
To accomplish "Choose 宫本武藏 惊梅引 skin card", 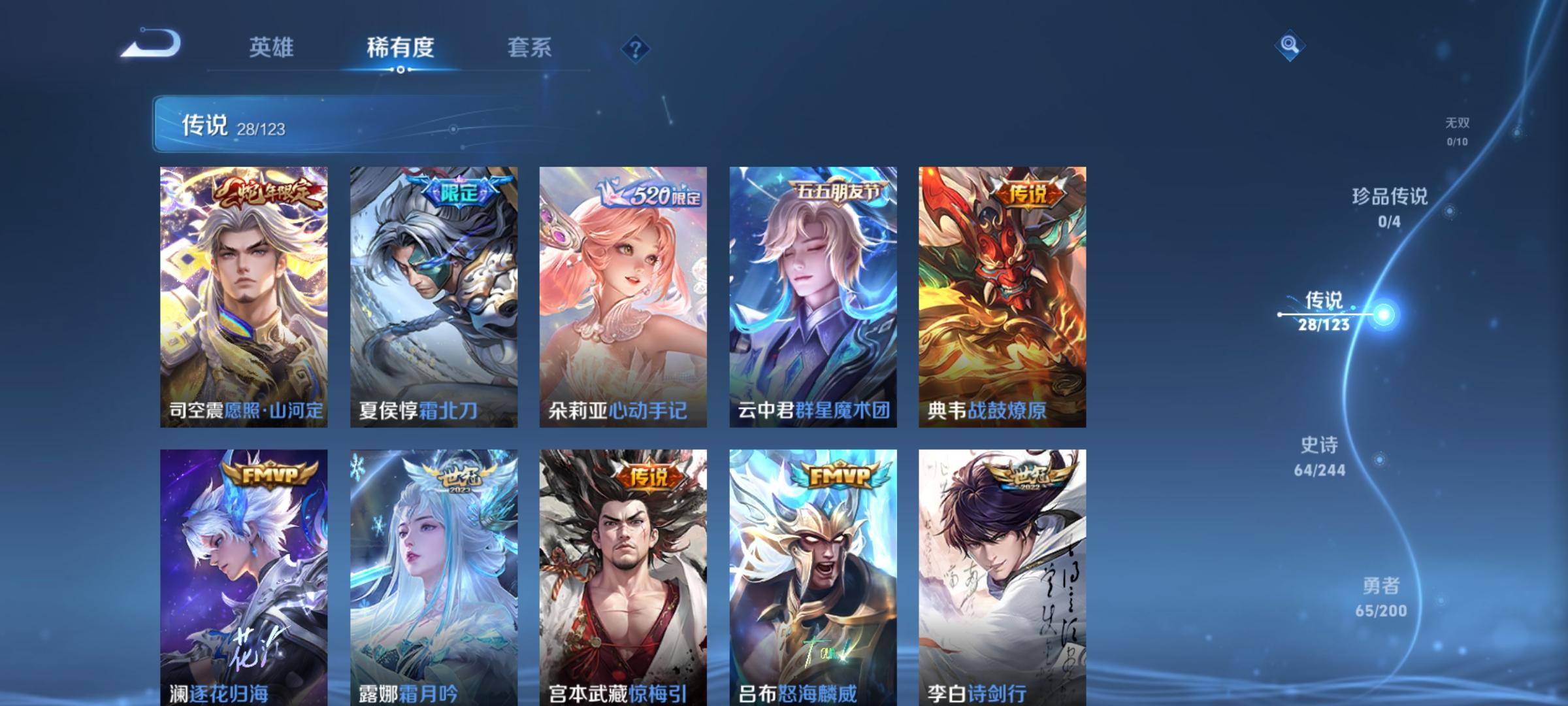I will [623, 577].
